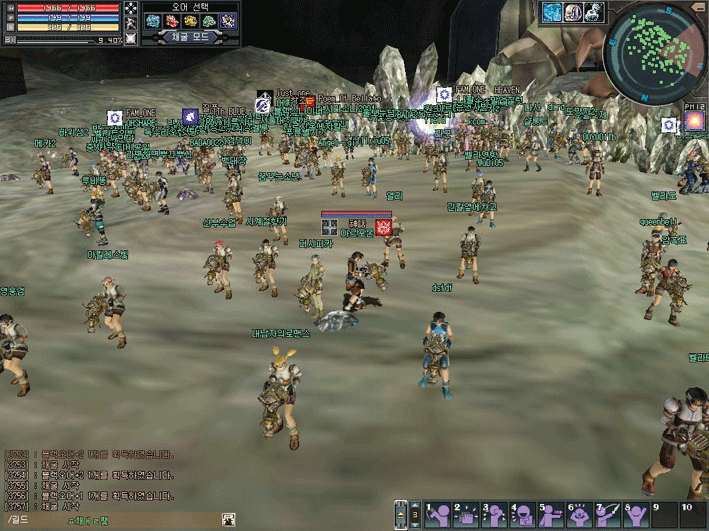The image size is (709, 531).
Task: Click the blue crystal buff icon
Action: point(553,12)
